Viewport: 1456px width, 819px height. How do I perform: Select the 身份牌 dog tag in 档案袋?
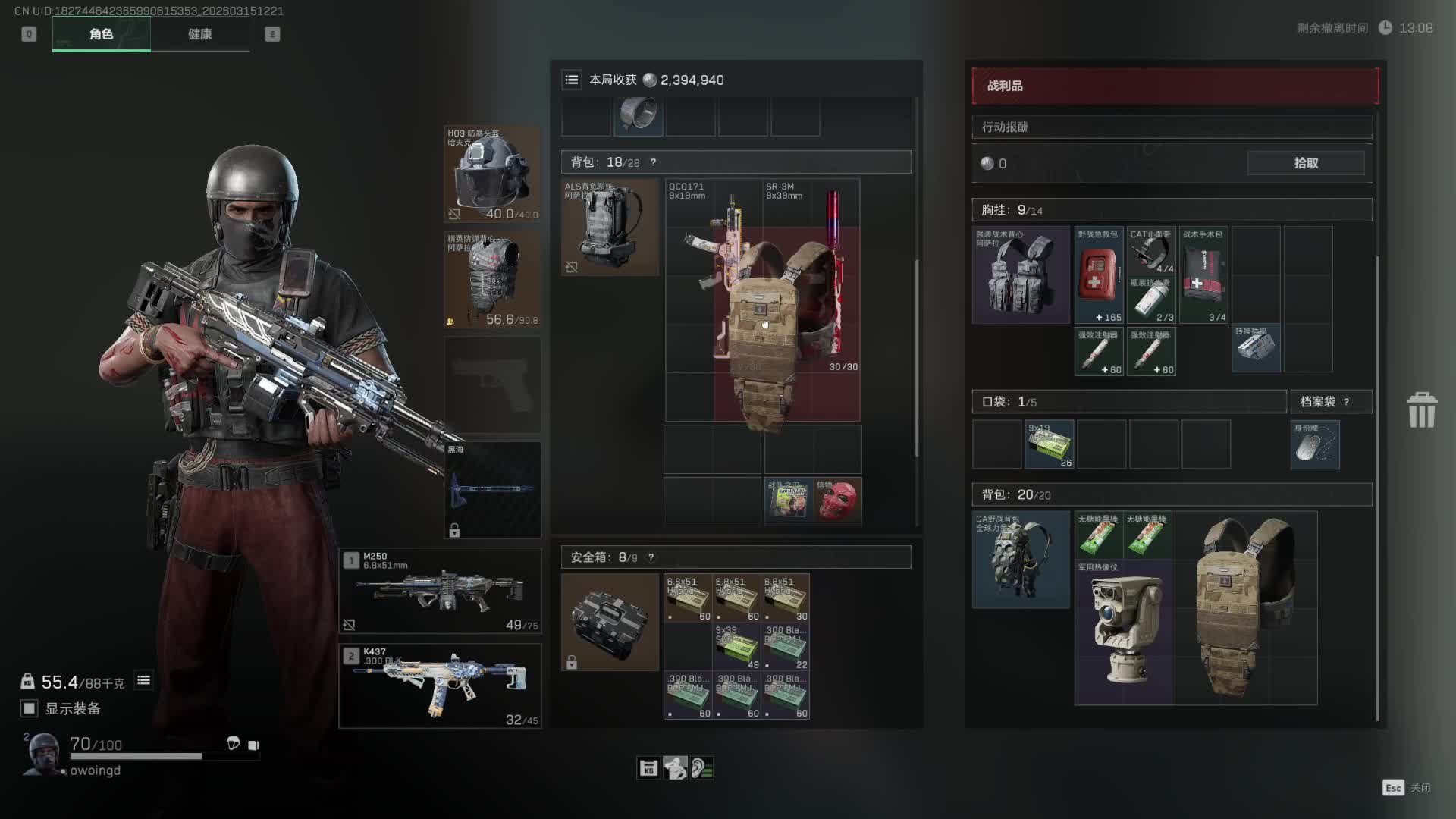point(1314,445)
